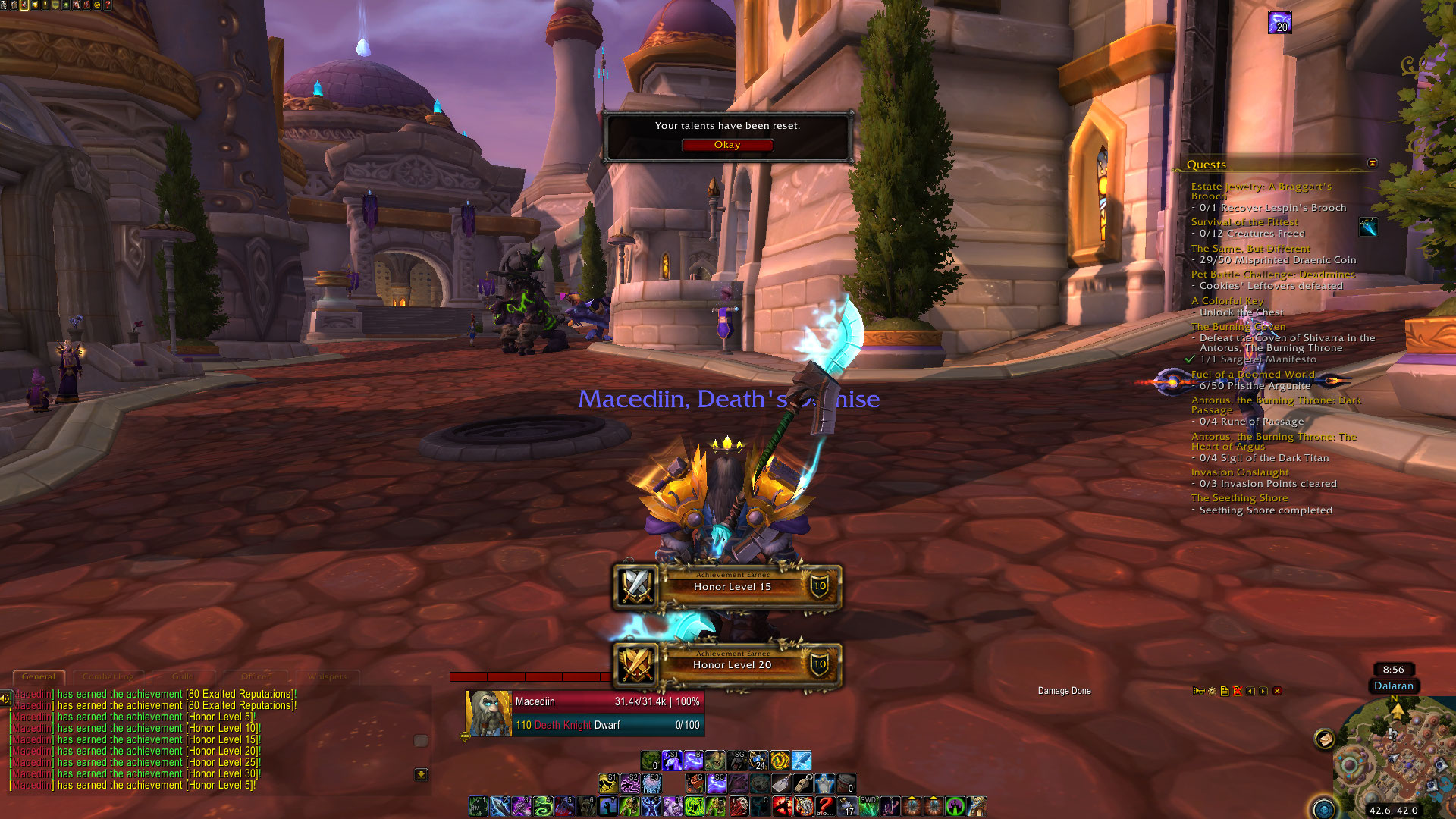Screen dimensions: 1456x819
Task: Open the damage meter gear settings
Action: [x=1212, y=691]
